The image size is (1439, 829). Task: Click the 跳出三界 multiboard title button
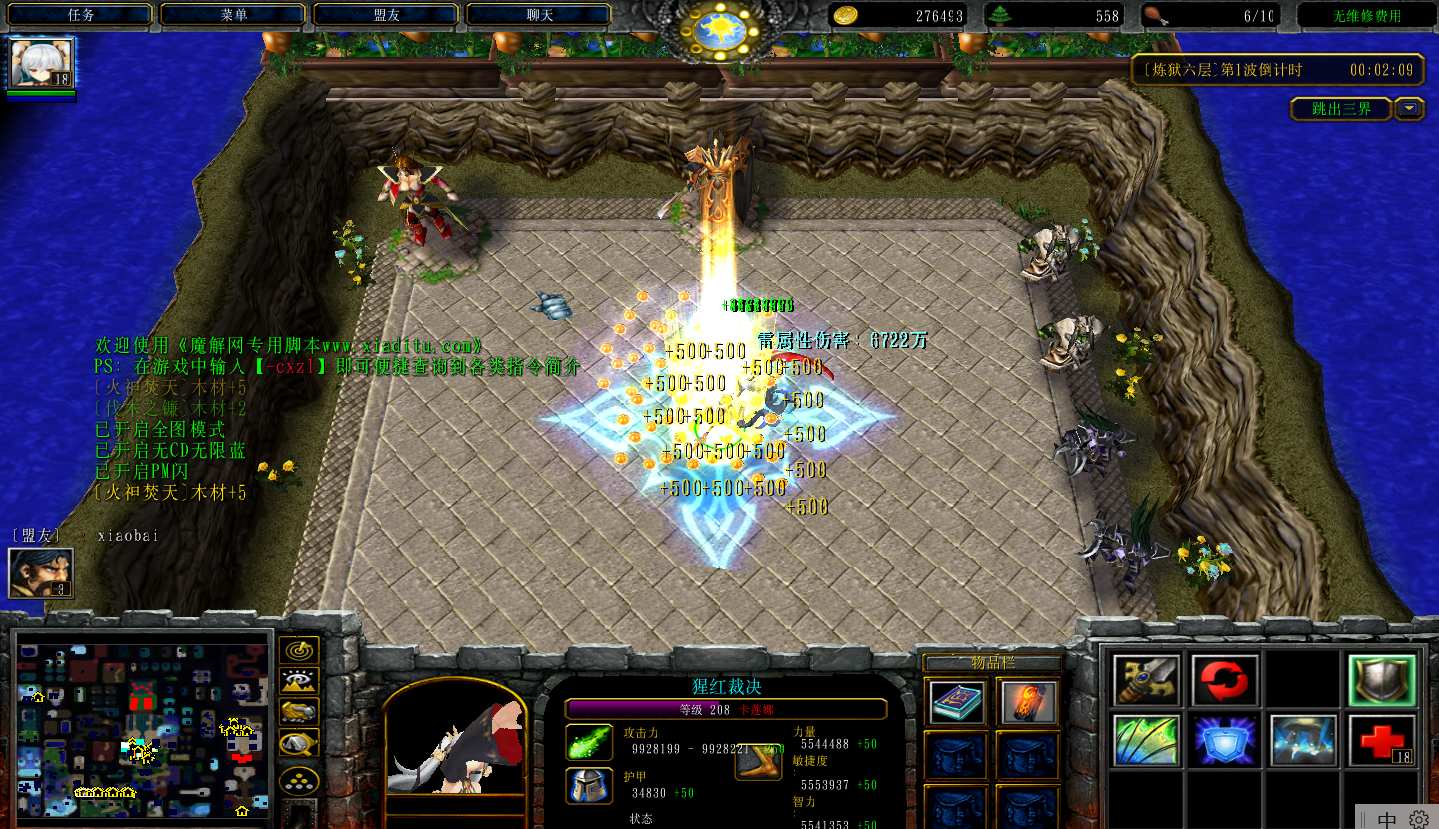(x=1341, y=109)
